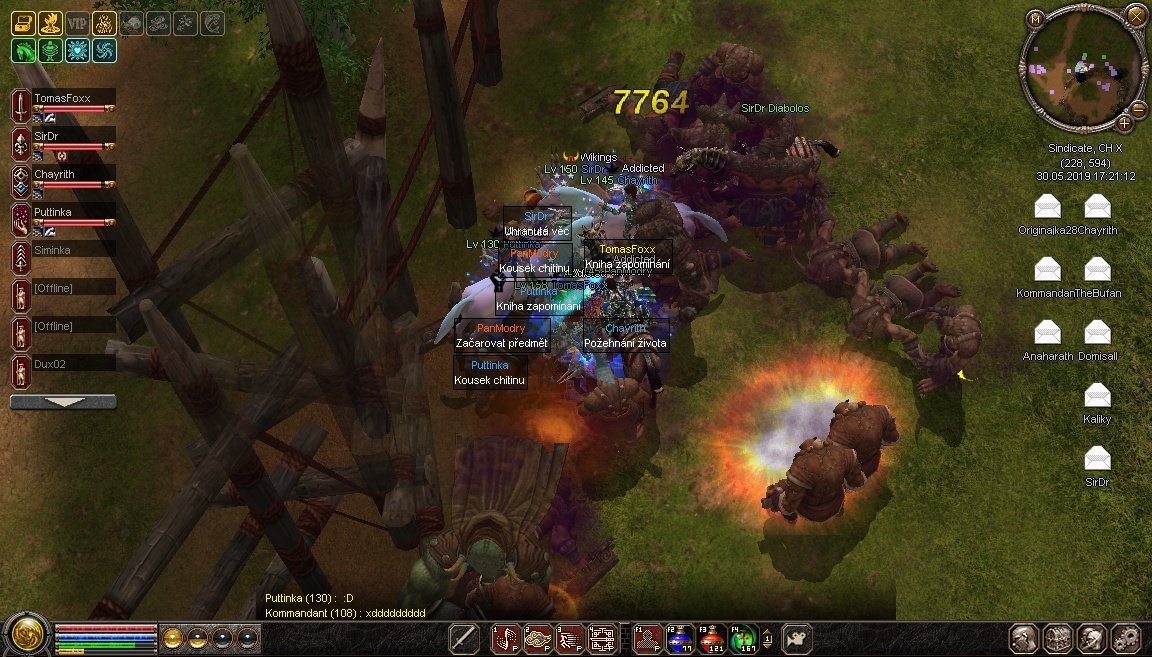Select party member TomasFoxx
Screen dimensions: 1152x657
pyautogui.click(x=62, y=99)
